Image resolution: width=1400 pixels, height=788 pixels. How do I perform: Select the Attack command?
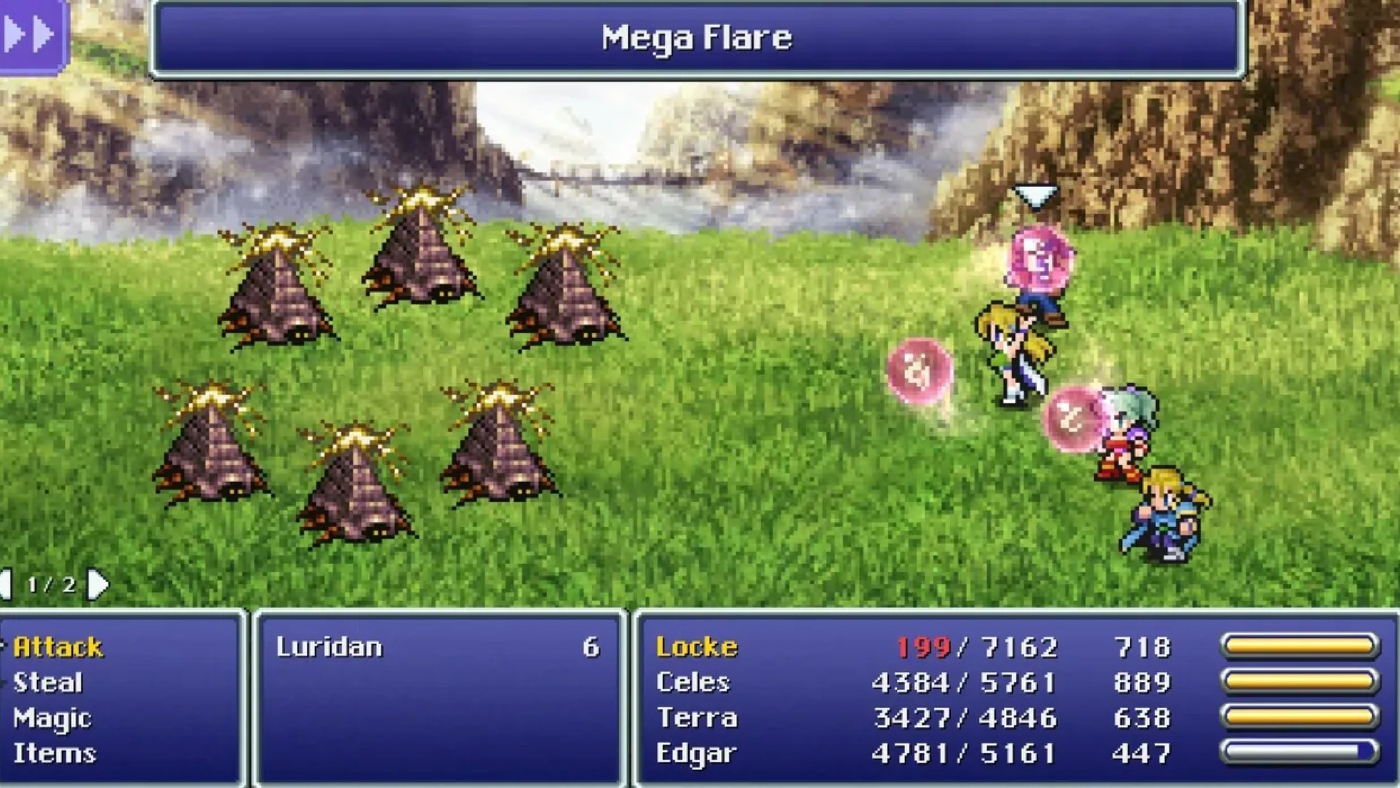click(x=57, y=647)
